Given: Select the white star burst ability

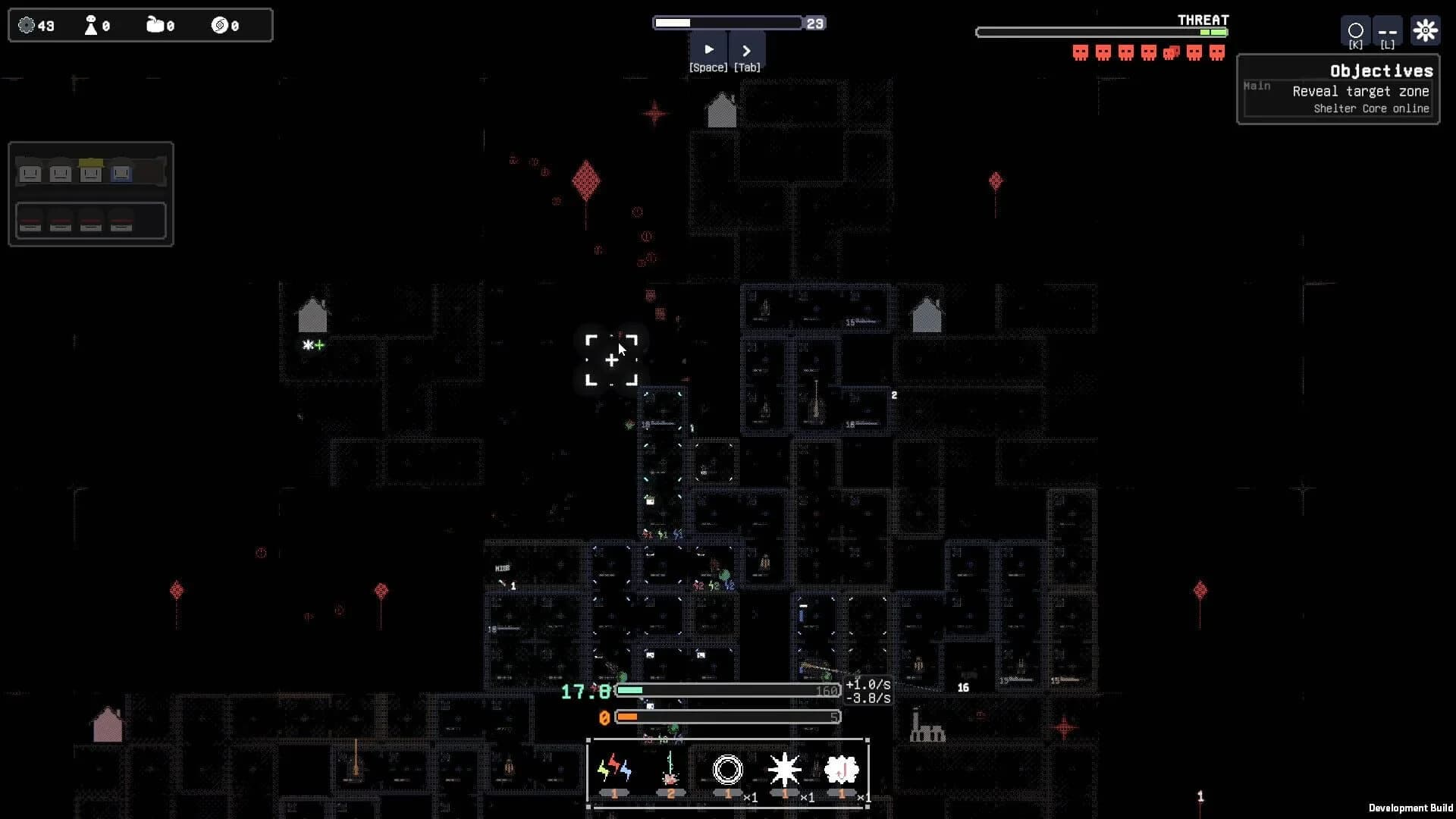Looking at the screenshot, I should (786, 770).
